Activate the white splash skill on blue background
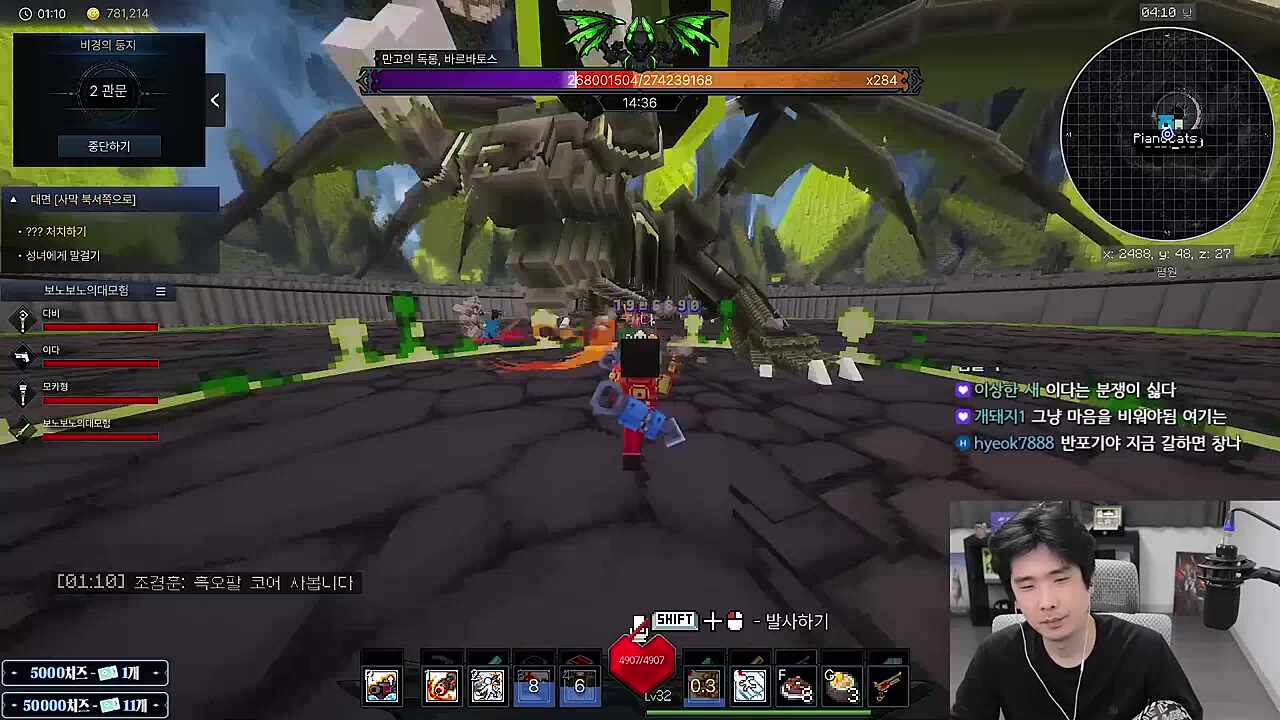The image size is (1280, 720). (749, 685)
